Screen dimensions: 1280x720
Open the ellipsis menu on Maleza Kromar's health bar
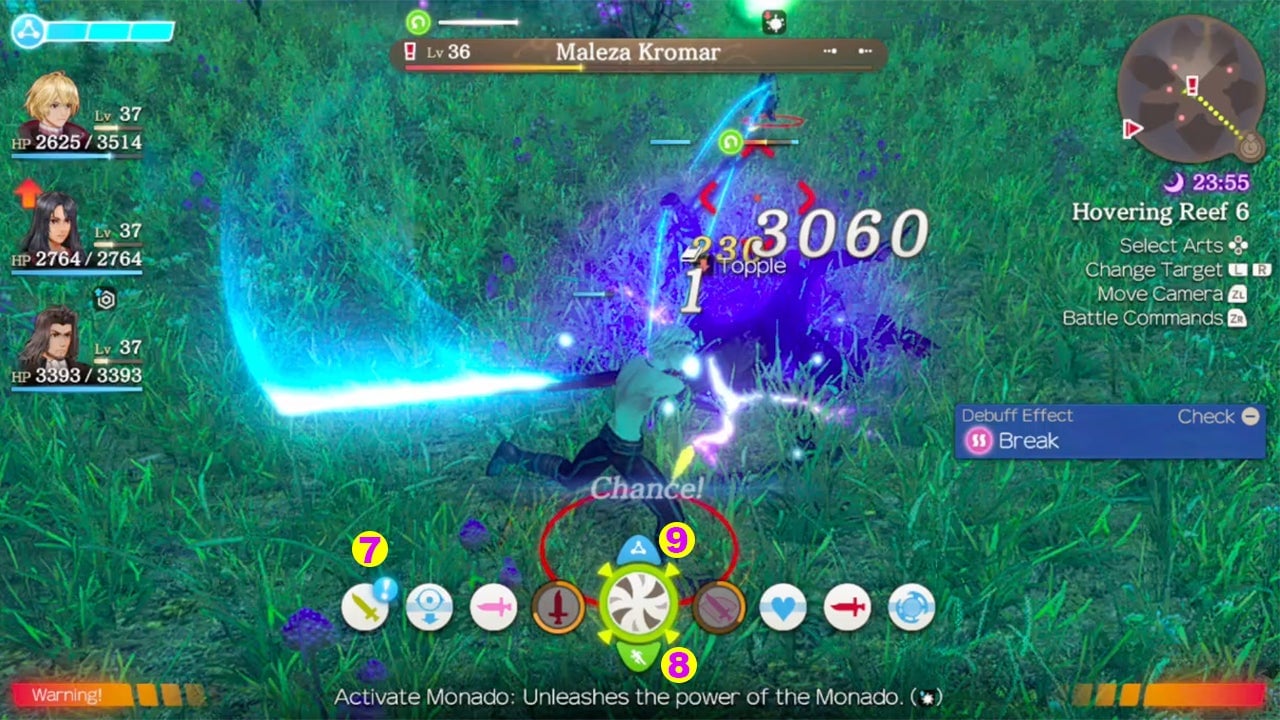(x=831, y=53)
